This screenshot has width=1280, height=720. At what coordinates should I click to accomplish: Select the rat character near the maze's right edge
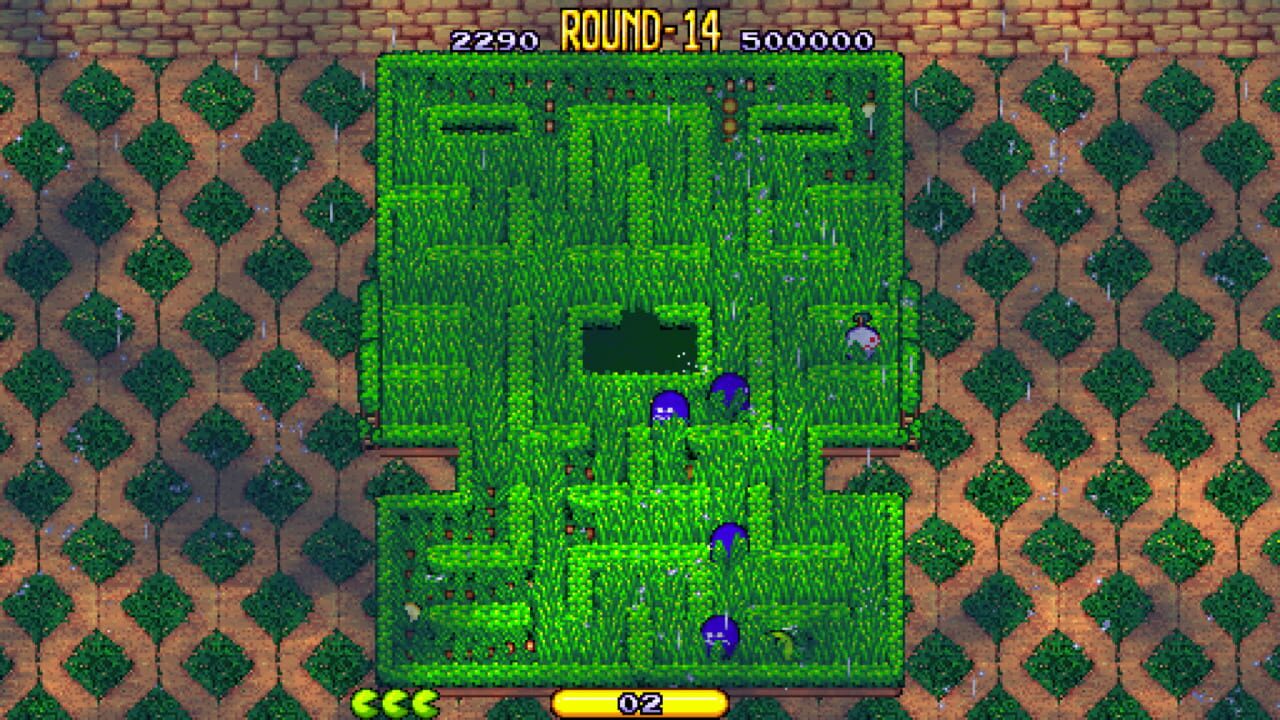coord(862,338)
